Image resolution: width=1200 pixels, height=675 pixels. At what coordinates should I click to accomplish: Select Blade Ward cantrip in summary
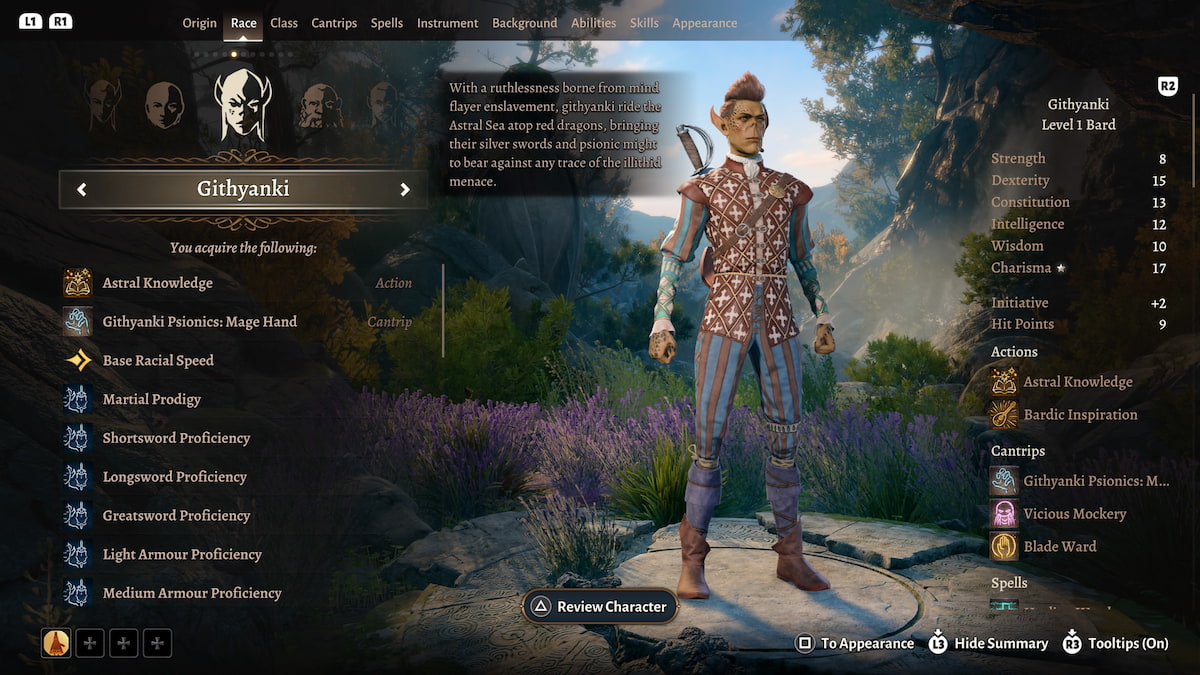point(1059,547)
